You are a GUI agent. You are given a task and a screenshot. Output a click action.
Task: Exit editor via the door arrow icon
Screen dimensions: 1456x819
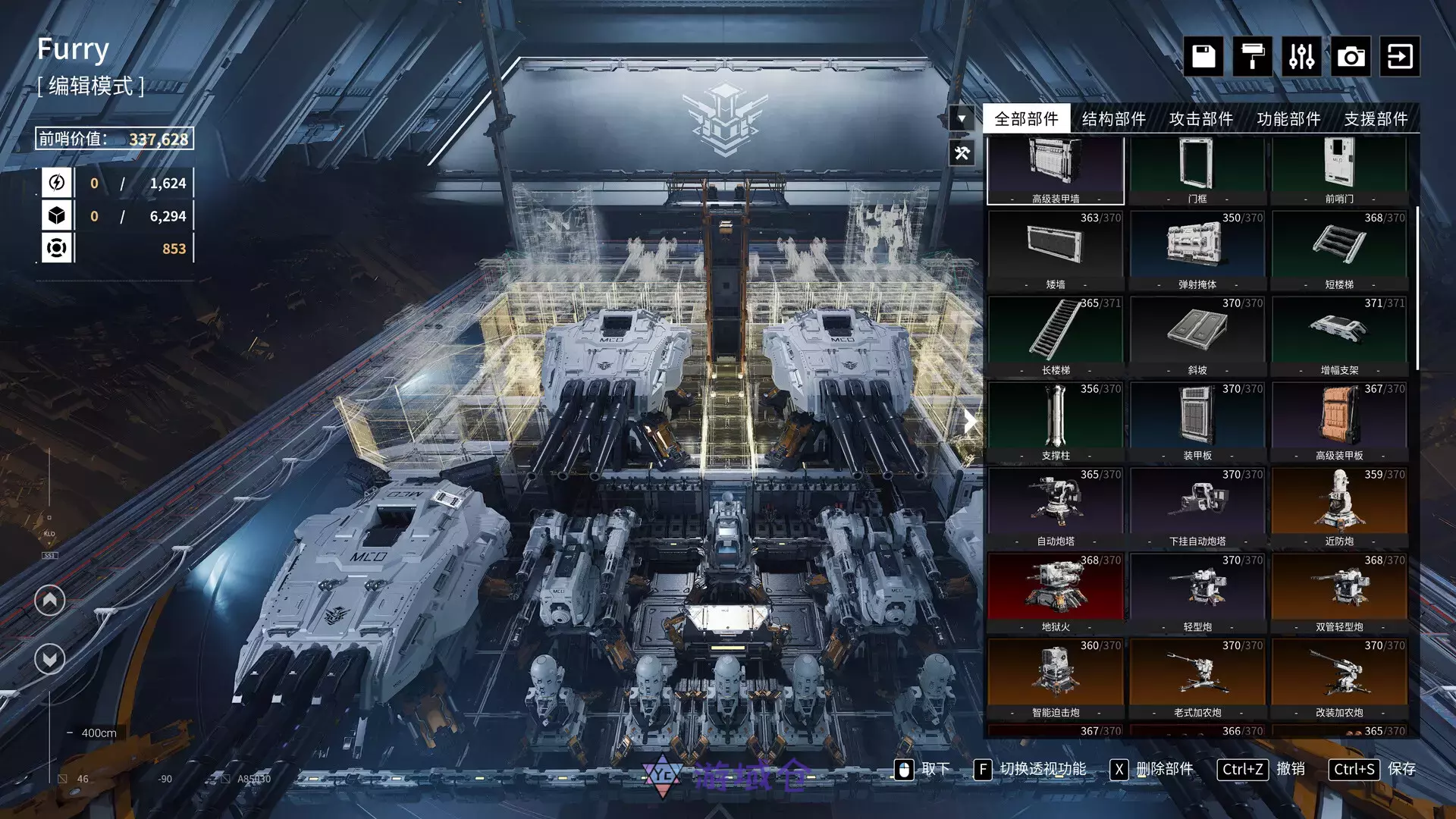[1400, 57]
